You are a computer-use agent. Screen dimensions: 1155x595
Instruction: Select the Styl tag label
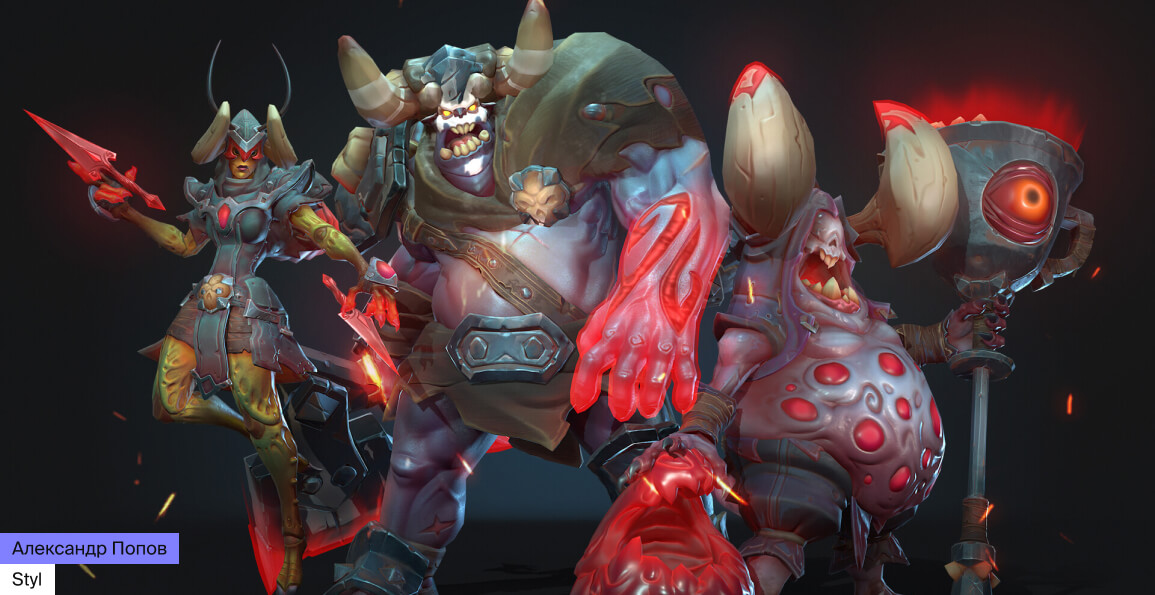coord(27,580)
